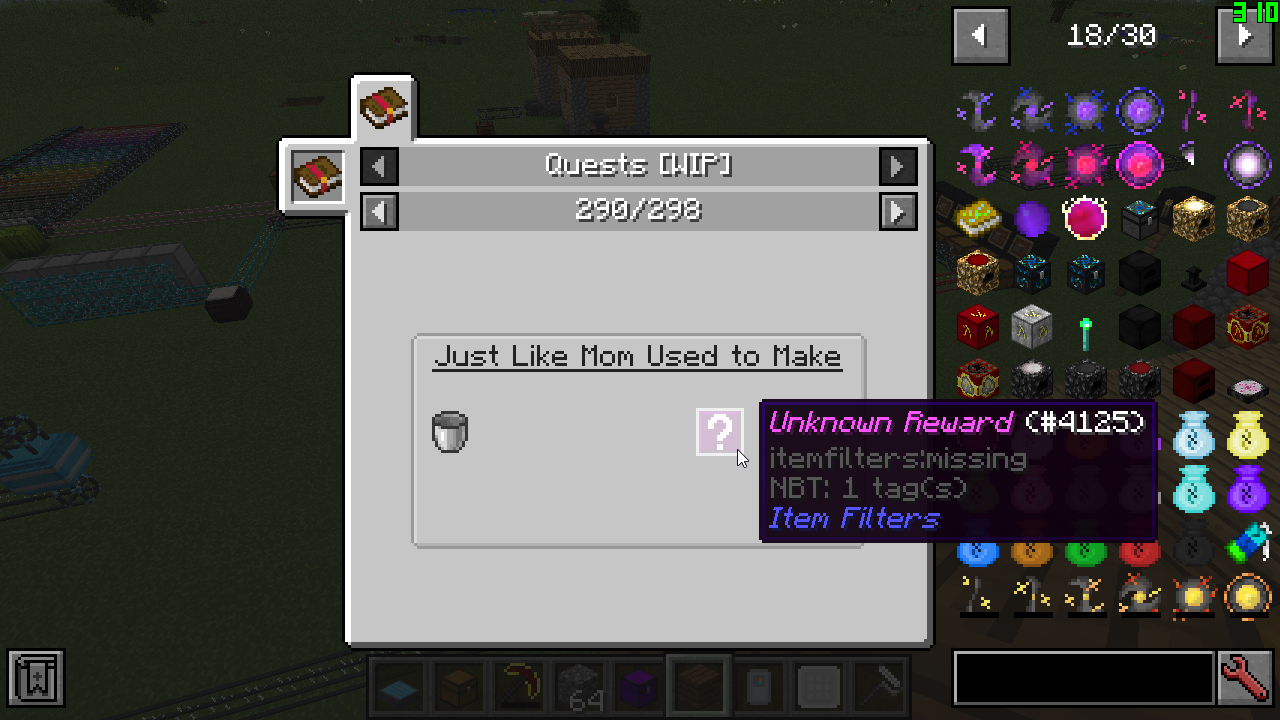Advance to quest page 291
1280x720 pixels.
coord(898,211)
